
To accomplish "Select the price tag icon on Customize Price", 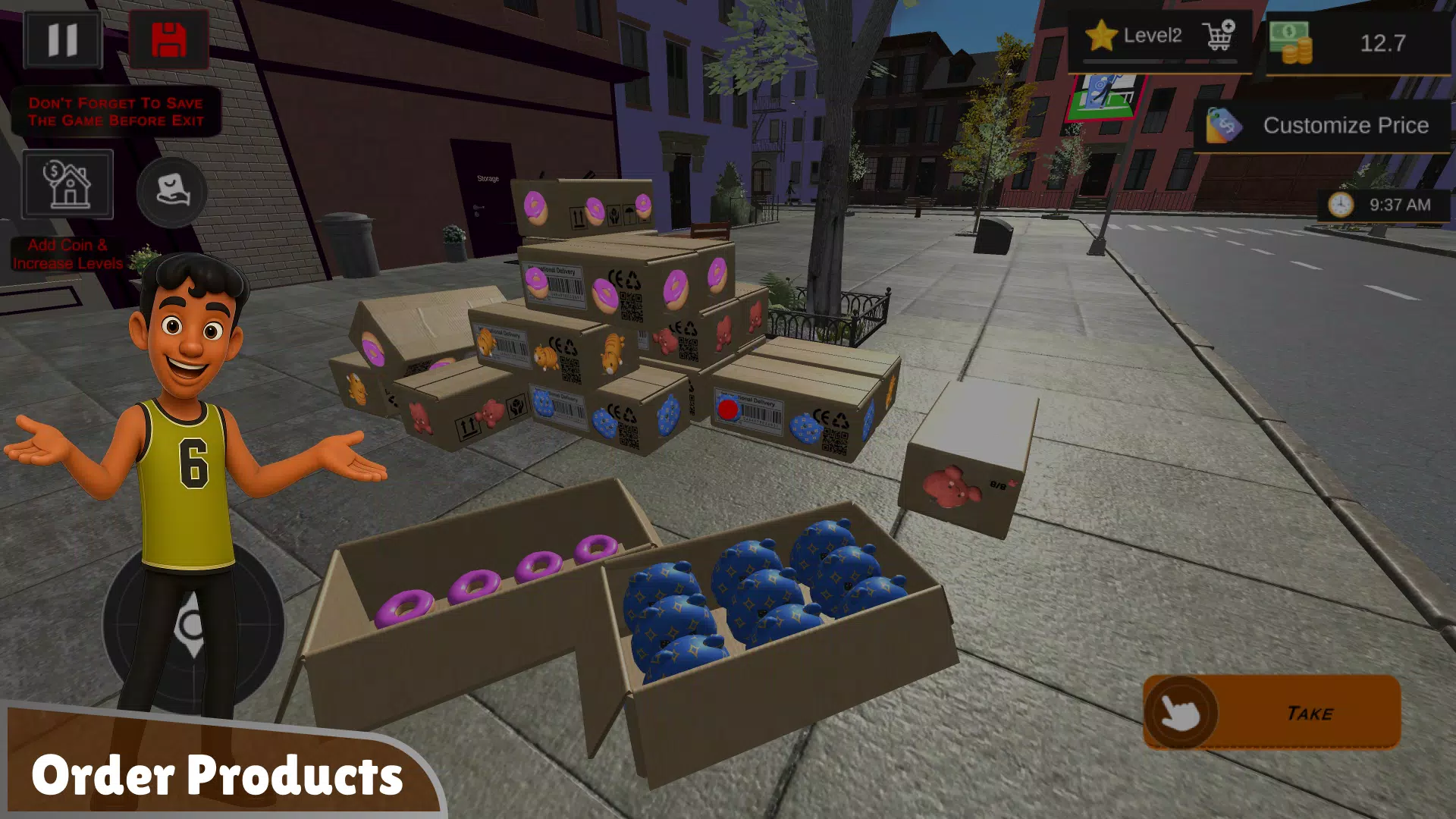I will click(1222, 124).
